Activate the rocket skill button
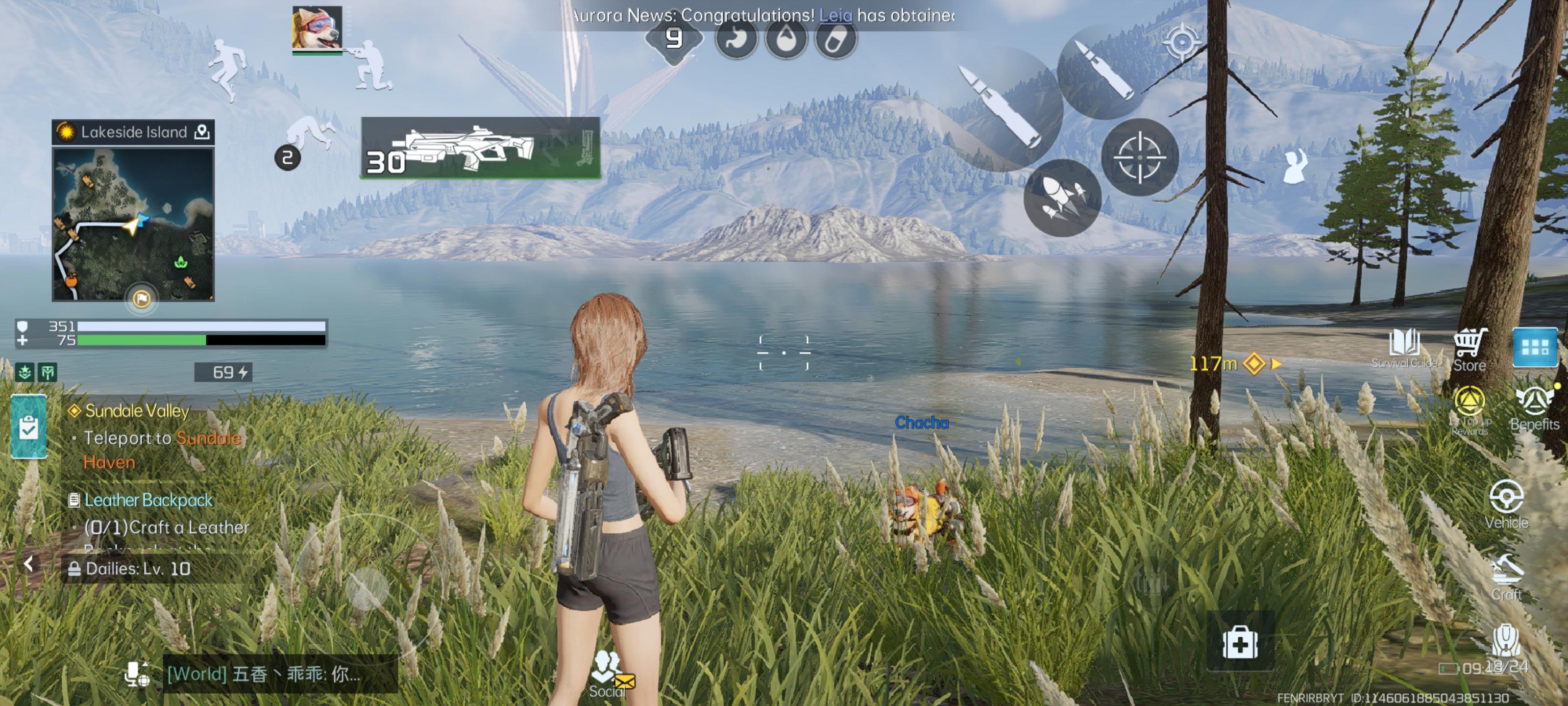Image resolution: width=1568 pixels, height=706 pixels. click(x=1062, y=198)
